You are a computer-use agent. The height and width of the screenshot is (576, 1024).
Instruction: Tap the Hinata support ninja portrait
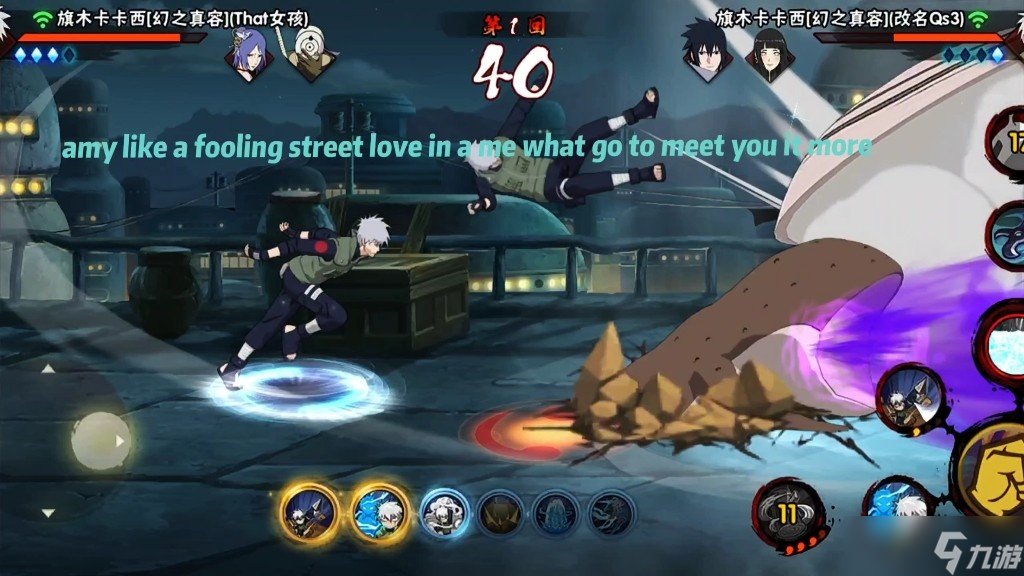coord(768,53)
